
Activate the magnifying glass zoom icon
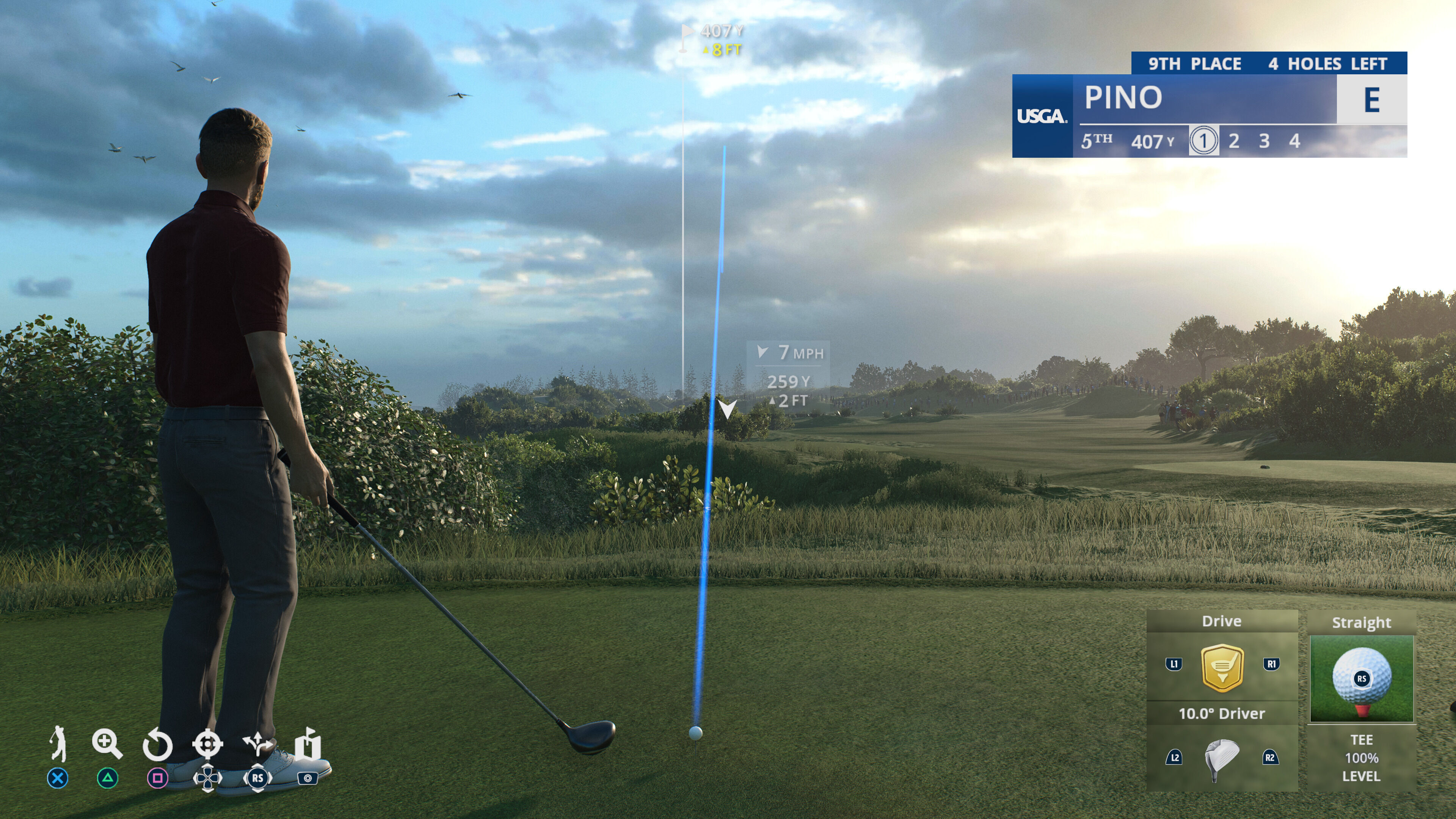107,744
